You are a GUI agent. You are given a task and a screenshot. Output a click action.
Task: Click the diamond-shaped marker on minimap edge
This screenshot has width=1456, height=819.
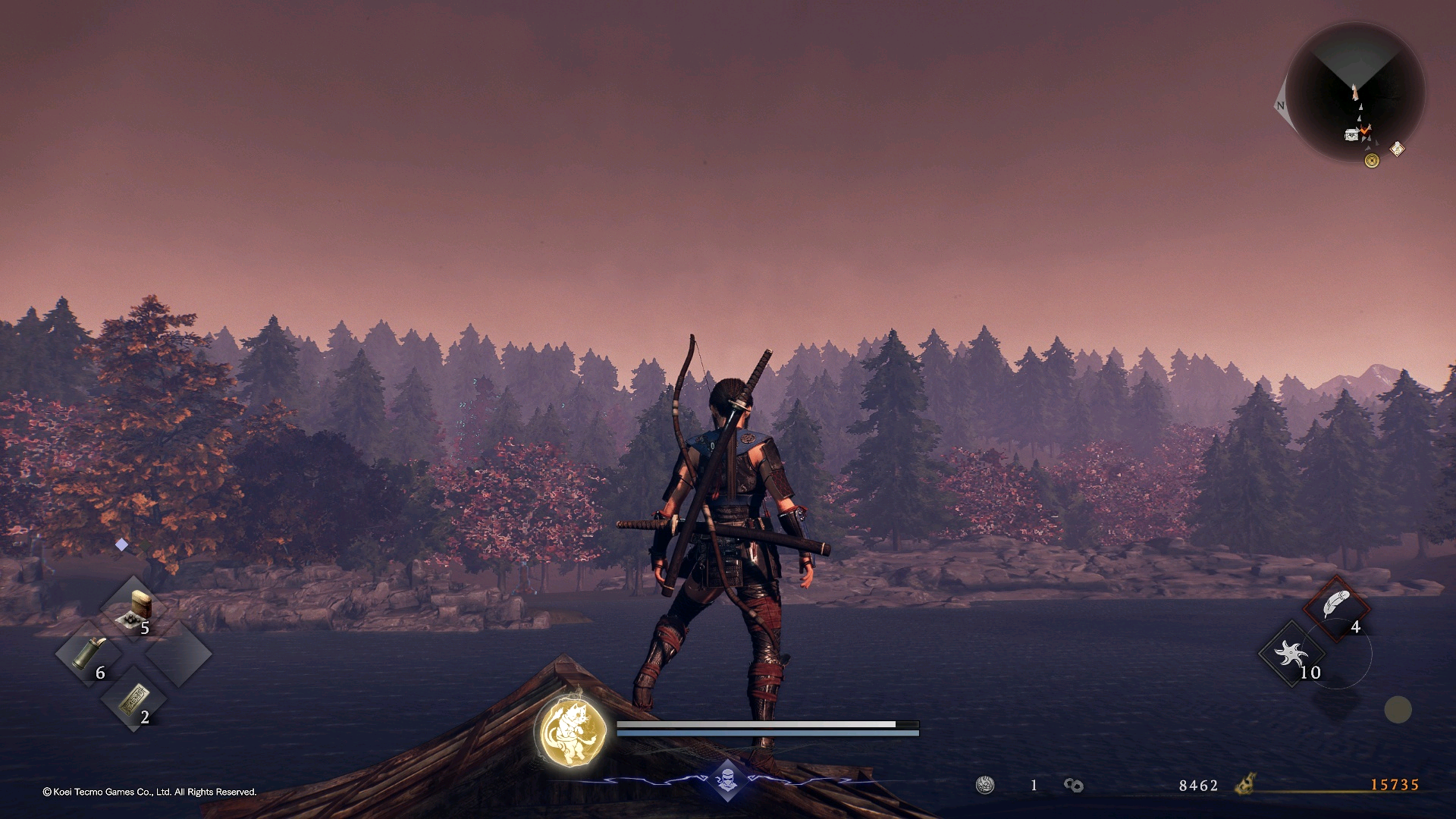pos(1397,149)
